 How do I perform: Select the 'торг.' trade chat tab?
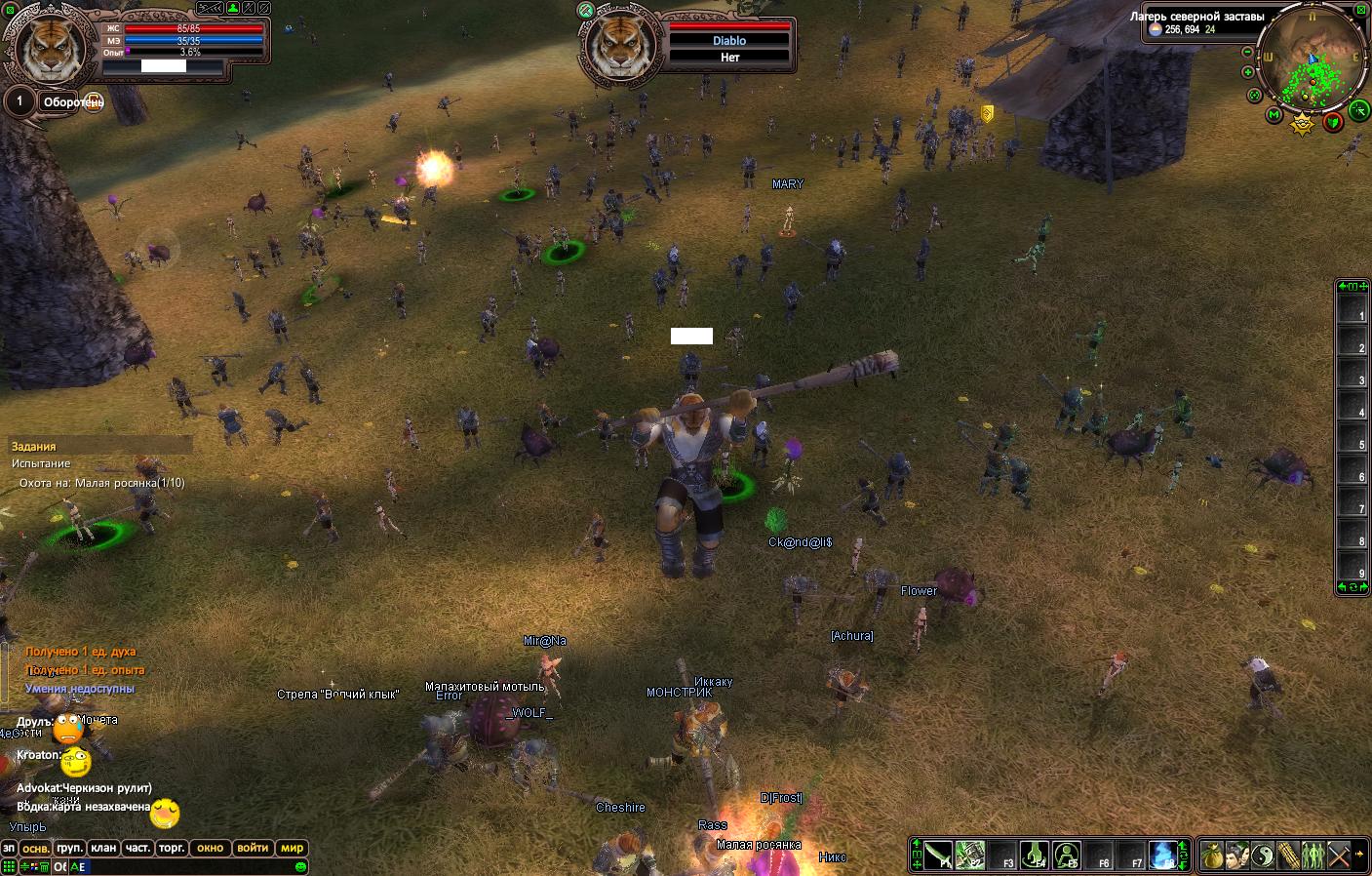click(x=172, y=848)
